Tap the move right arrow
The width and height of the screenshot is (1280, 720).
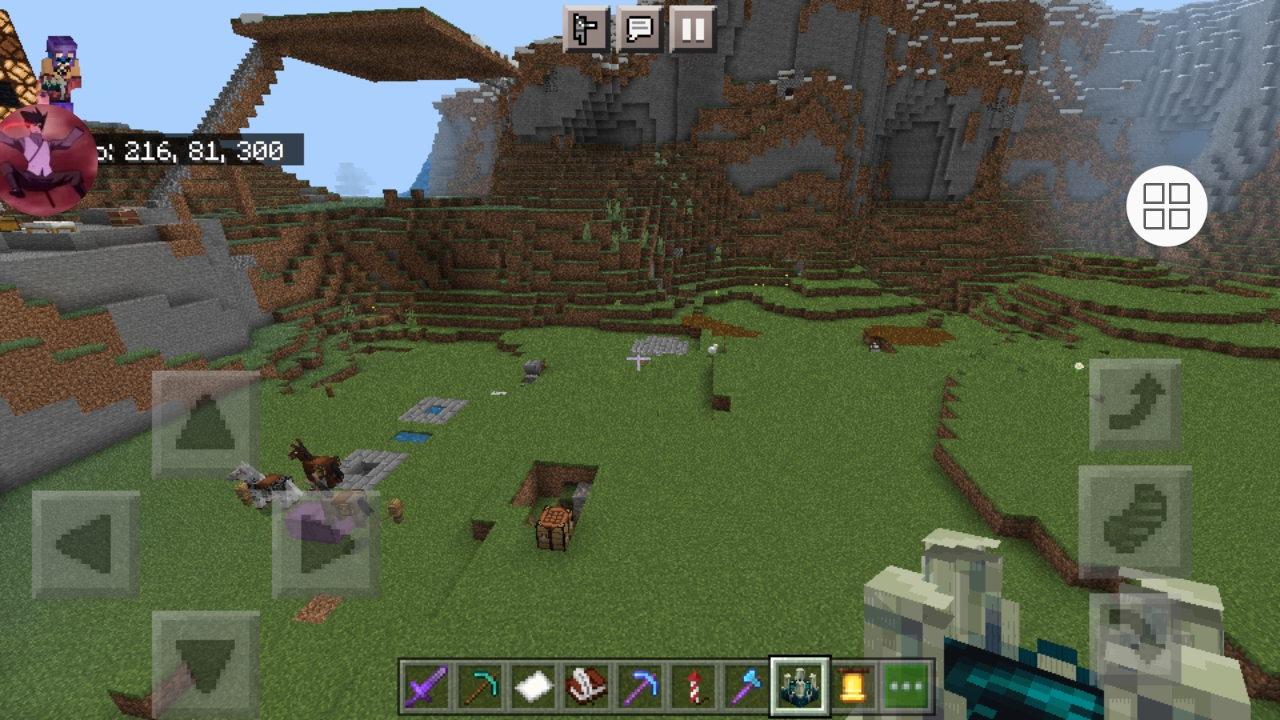coord(326,544)
